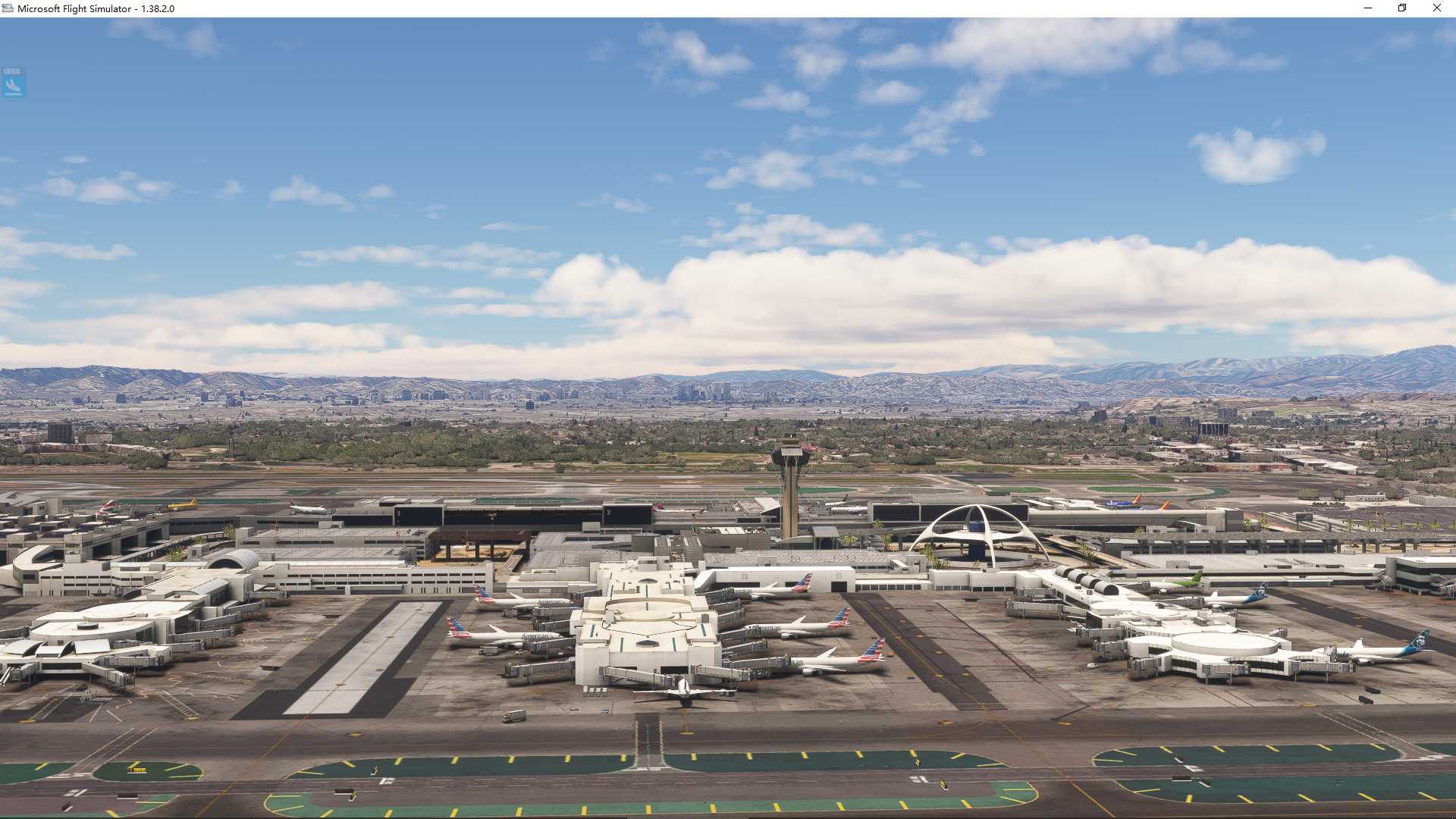Open the blue airplane overlay widget
This screenshot has width=1456, height=819.
[13, 86]
